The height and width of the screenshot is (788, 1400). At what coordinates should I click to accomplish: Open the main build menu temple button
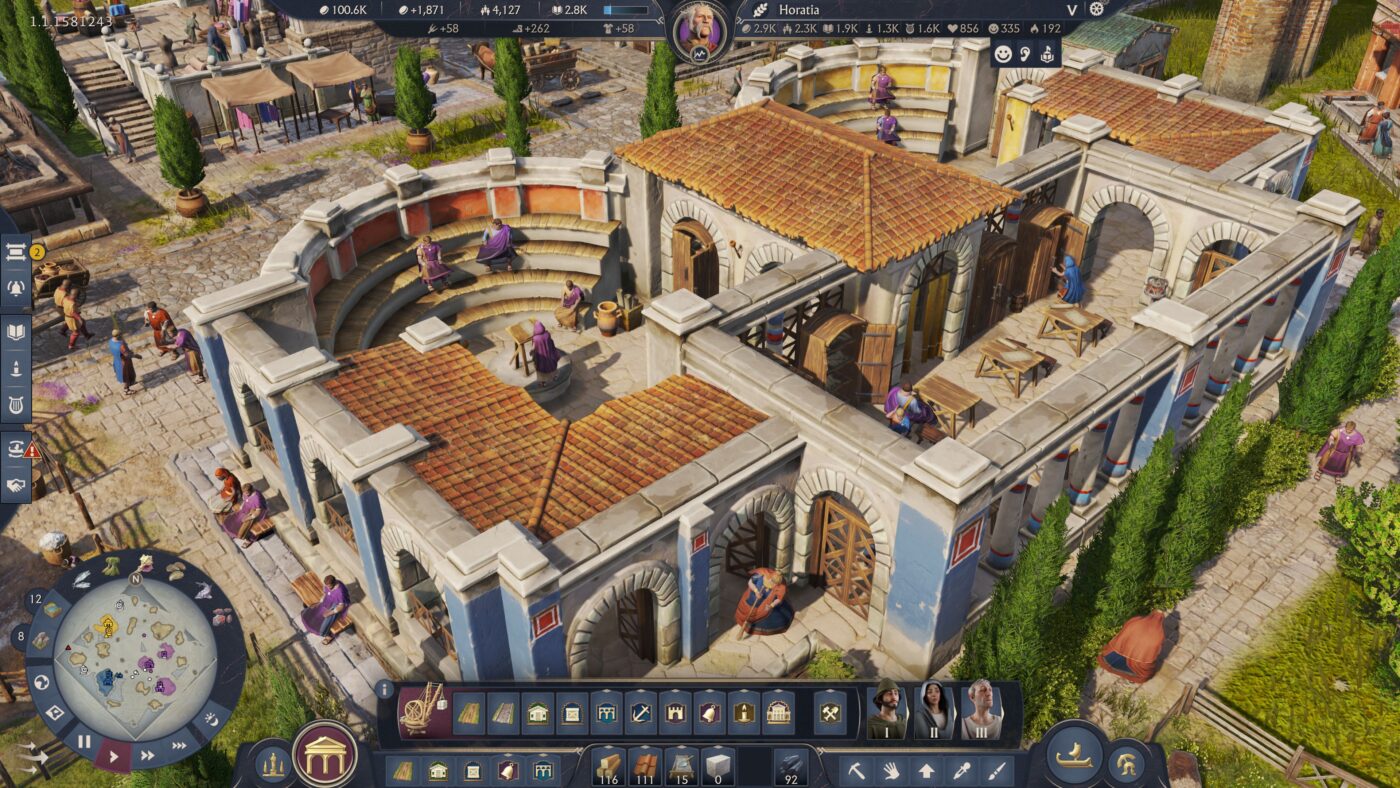point(324,754)
